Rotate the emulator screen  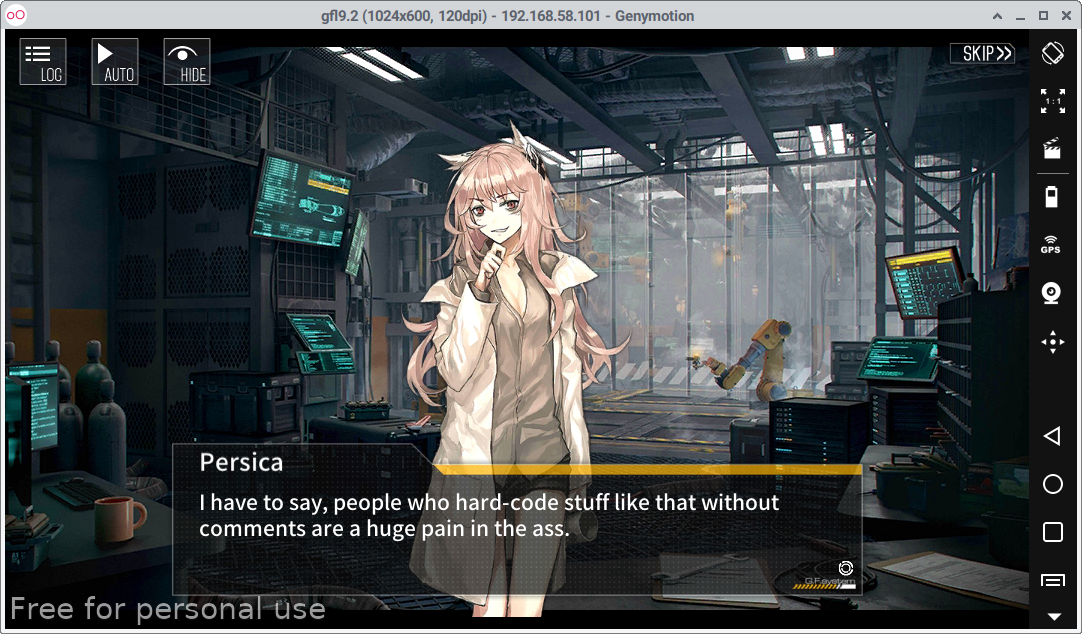coord(1051,53)
